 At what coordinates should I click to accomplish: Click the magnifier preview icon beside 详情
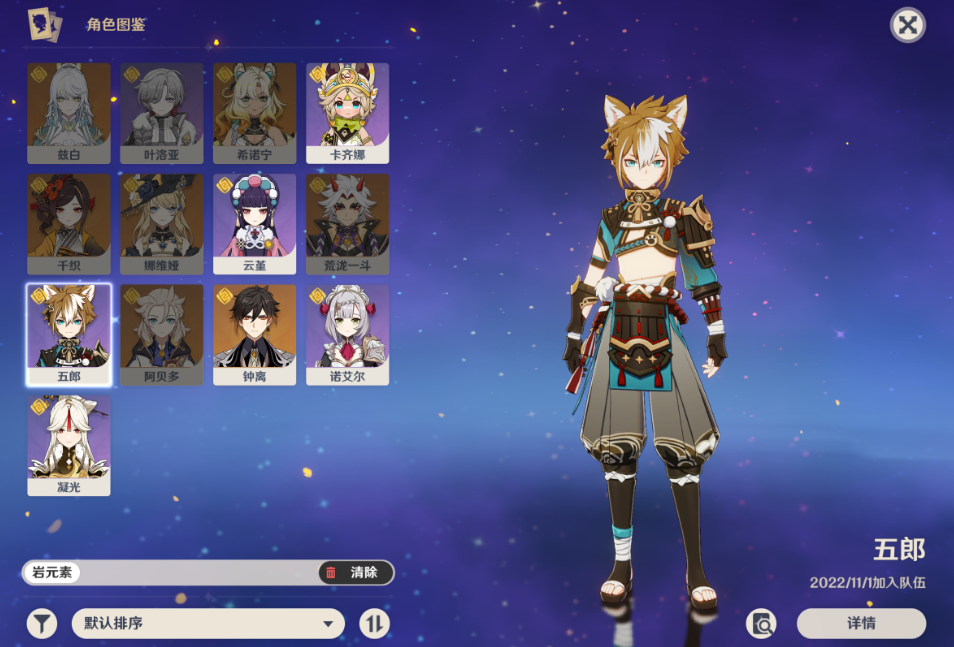point(762,623)
